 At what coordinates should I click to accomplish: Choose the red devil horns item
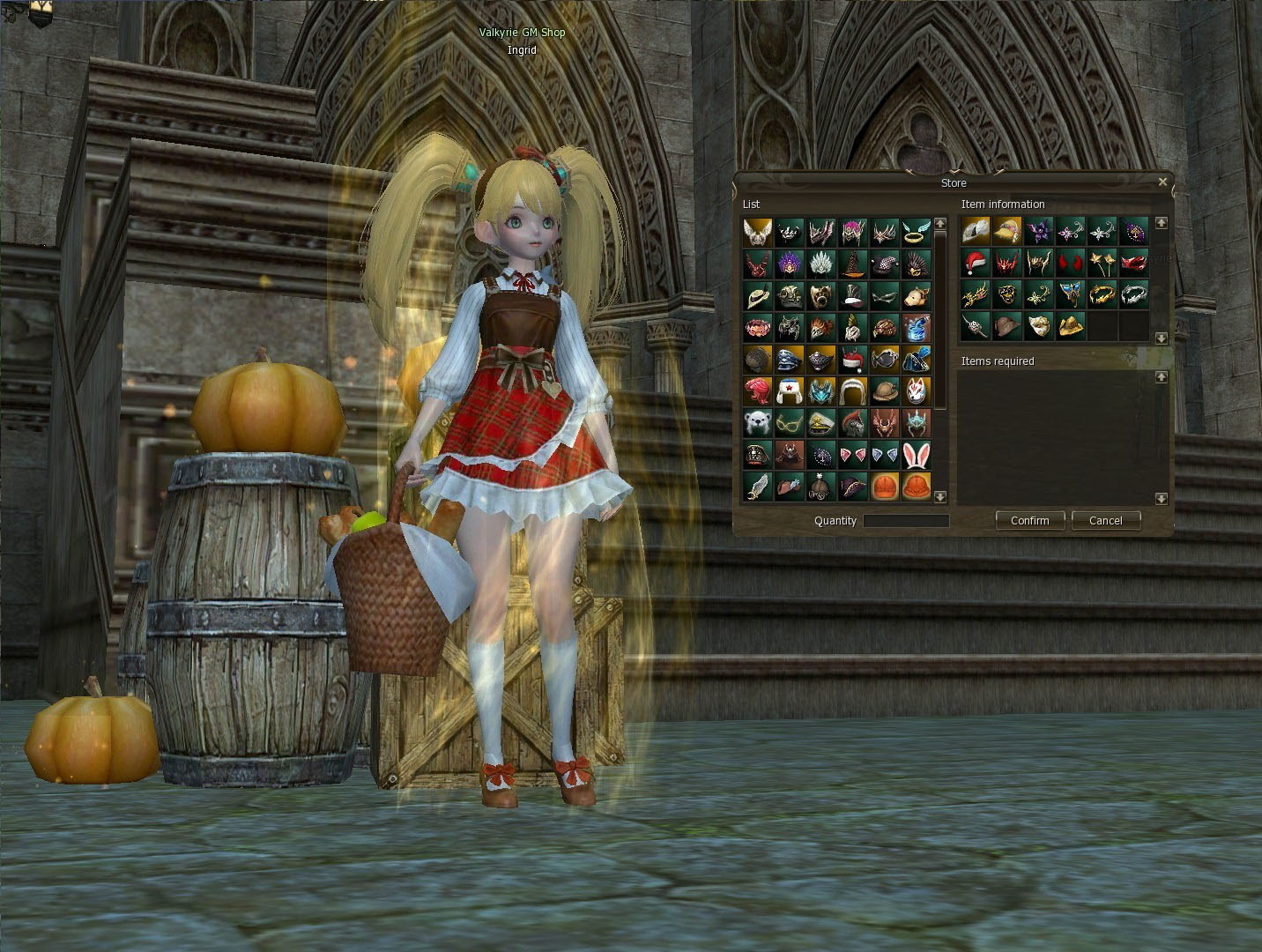pyautogui.click(x=1070, y=263)
